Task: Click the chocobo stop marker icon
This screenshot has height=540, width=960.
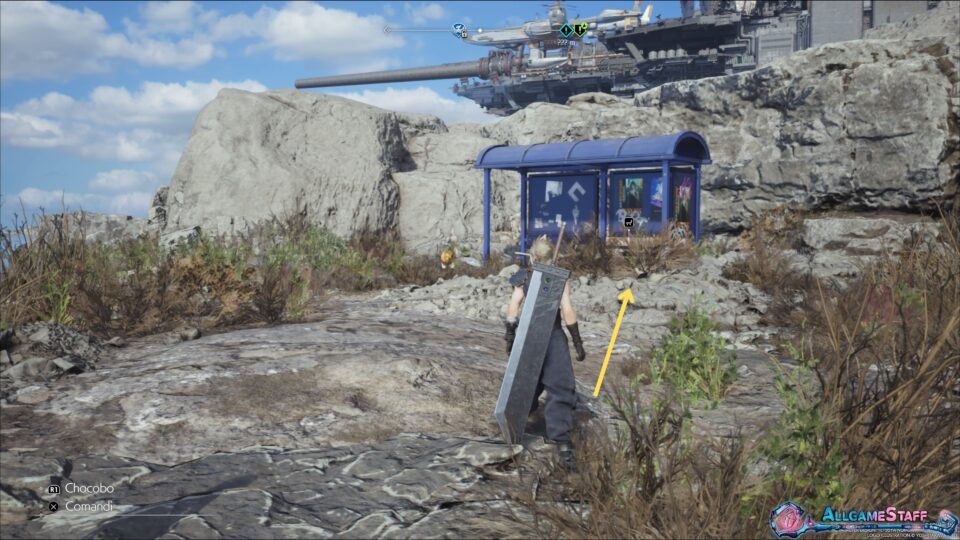Action: [x=628, y=222]
